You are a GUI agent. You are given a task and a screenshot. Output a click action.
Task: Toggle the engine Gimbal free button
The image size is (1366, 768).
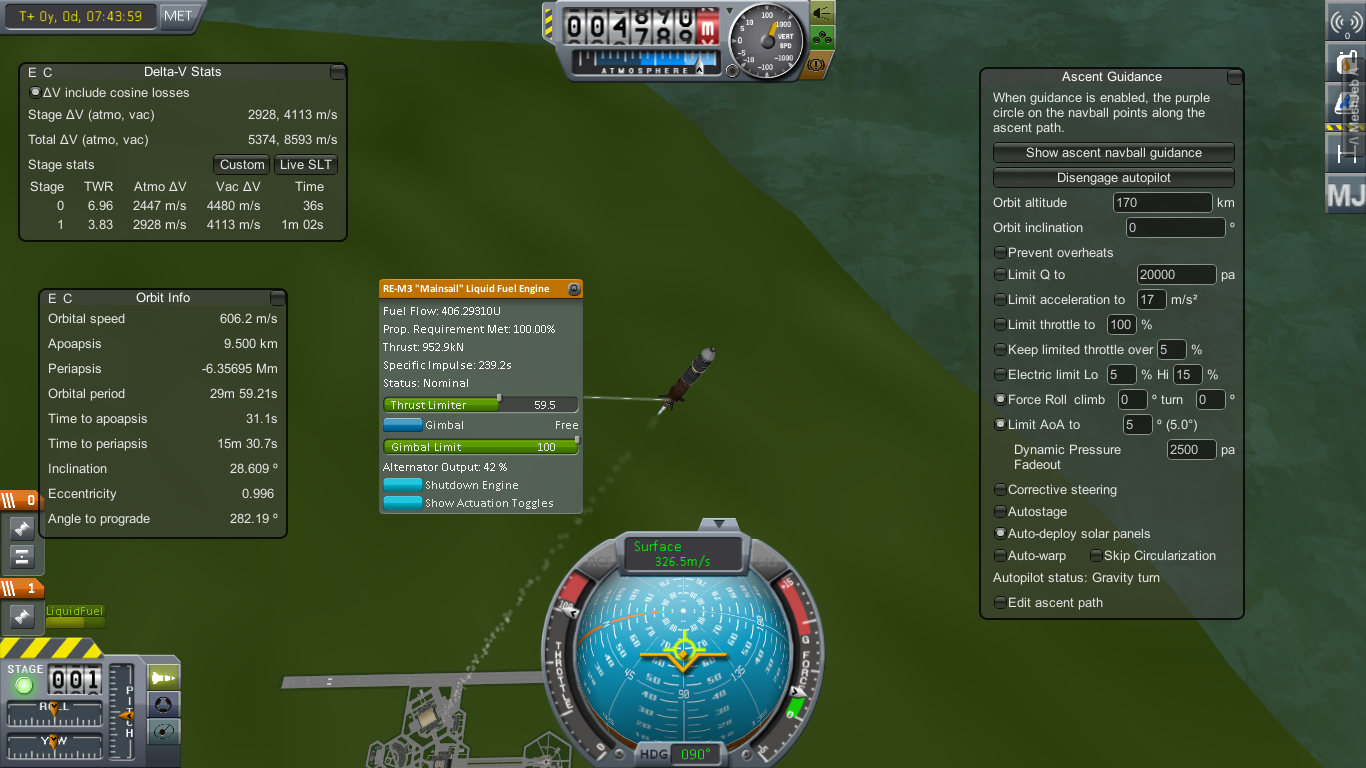402,425
